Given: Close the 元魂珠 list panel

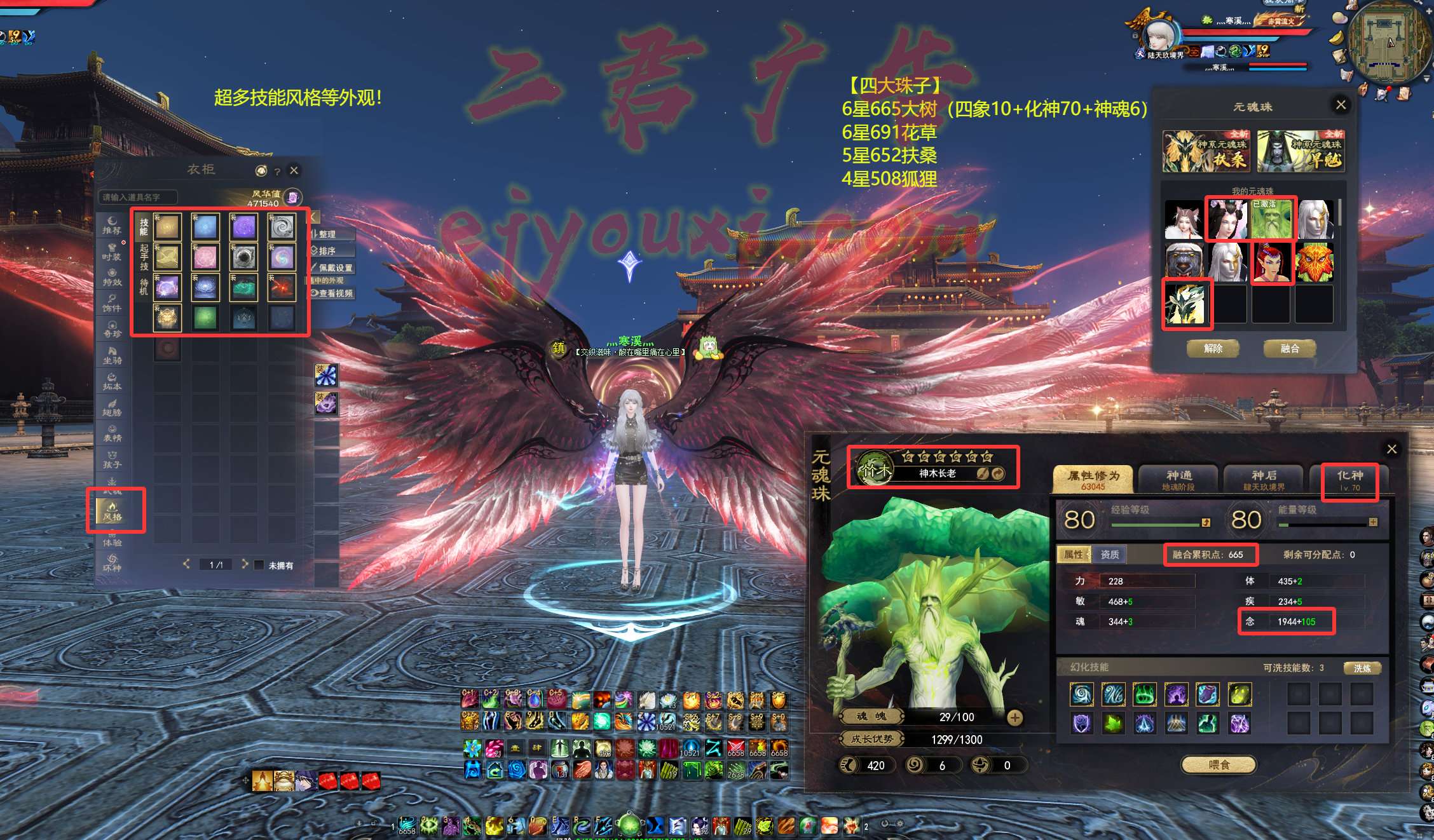Looking at the screenshot, I should 1341,105.
